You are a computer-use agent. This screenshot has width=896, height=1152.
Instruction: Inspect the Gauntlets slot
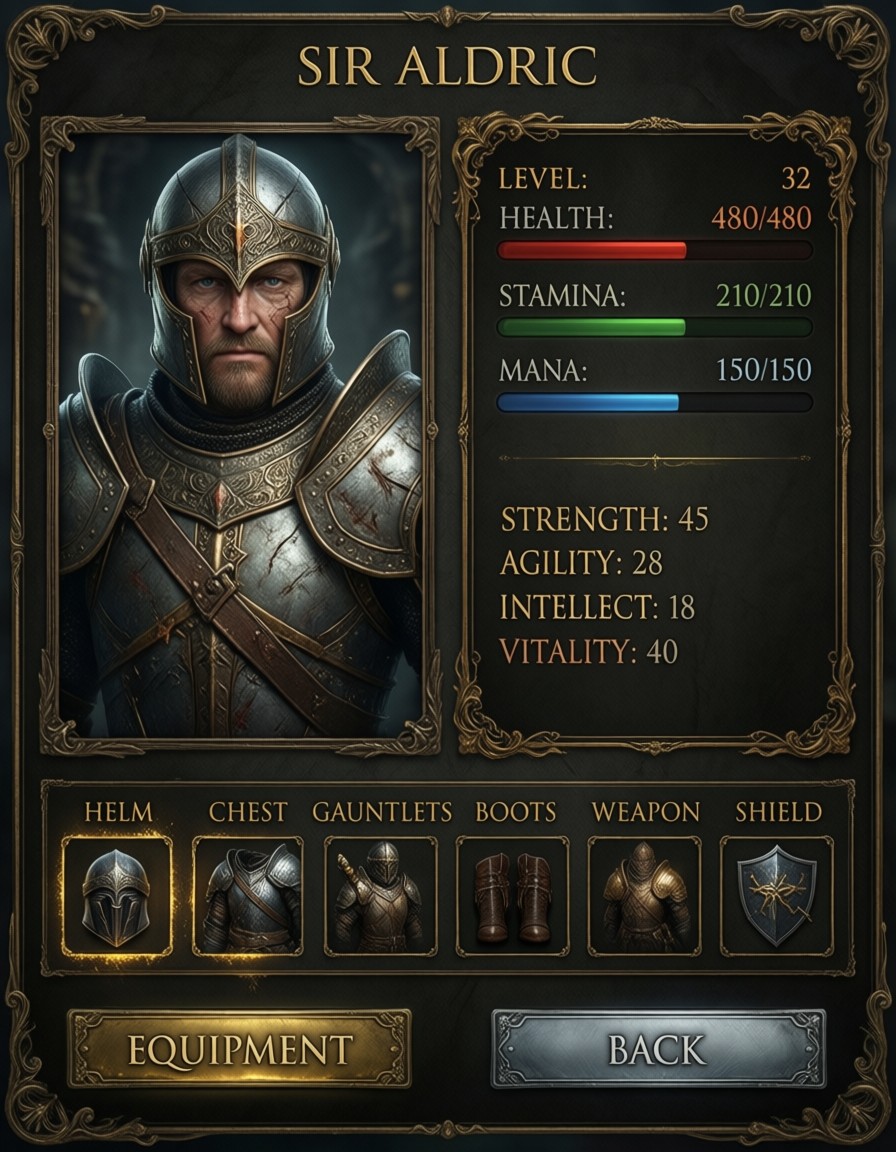click(x=380, y=895)
